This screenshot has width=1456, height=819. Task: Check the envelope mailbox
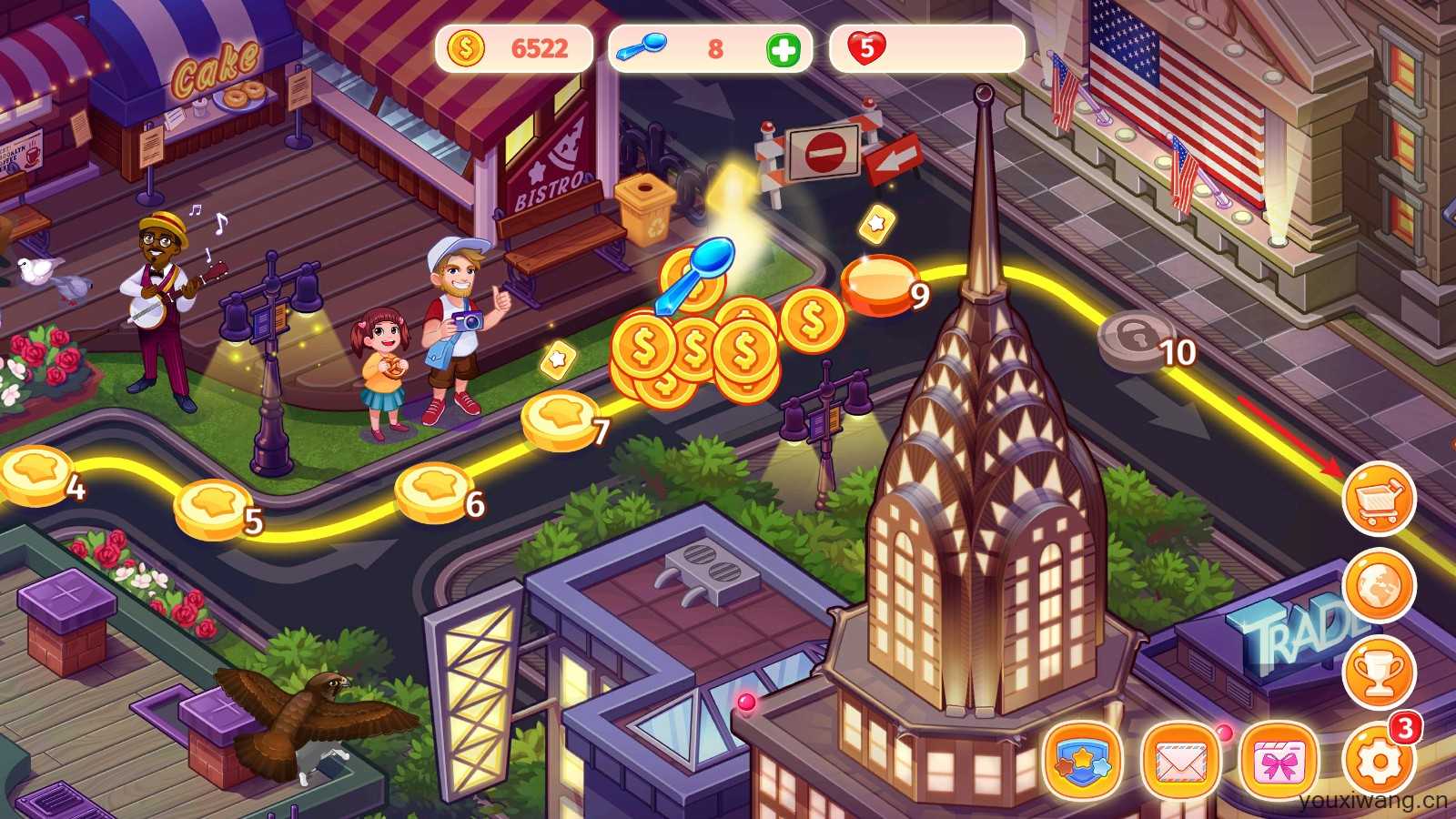[1180, 761]
